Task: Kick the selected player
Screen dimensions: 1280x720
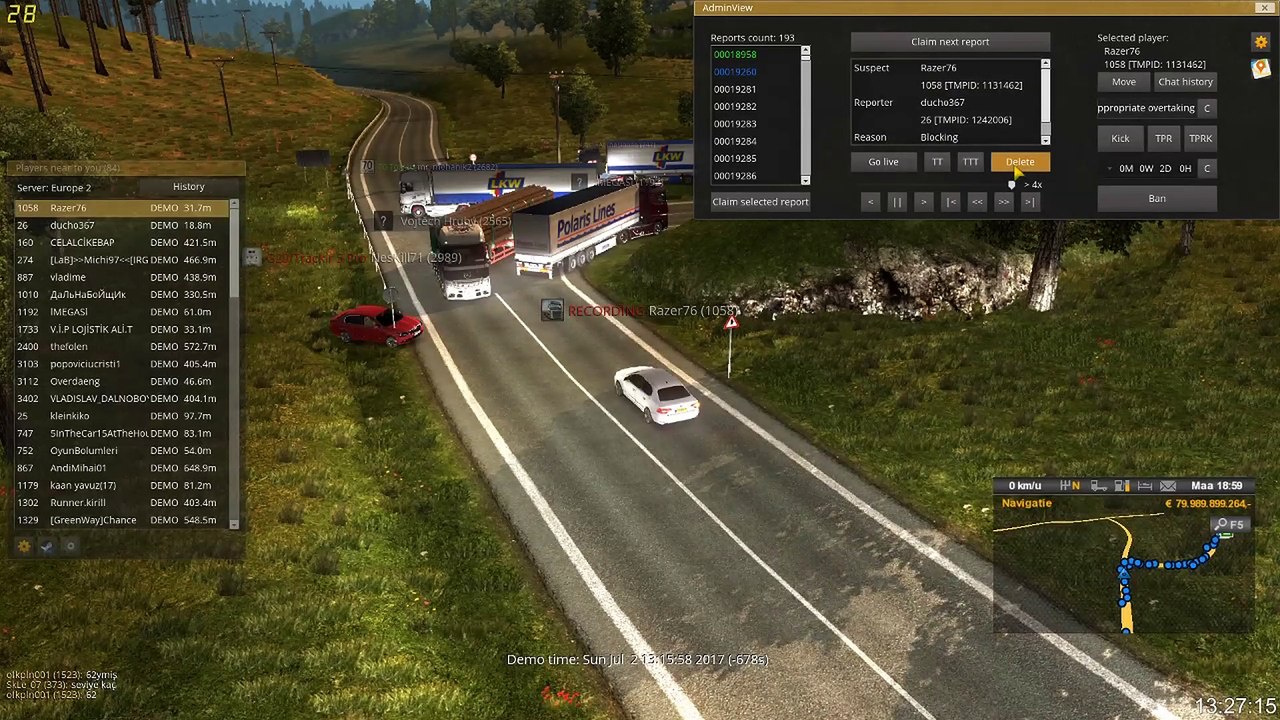Action: click(1120, 139)
